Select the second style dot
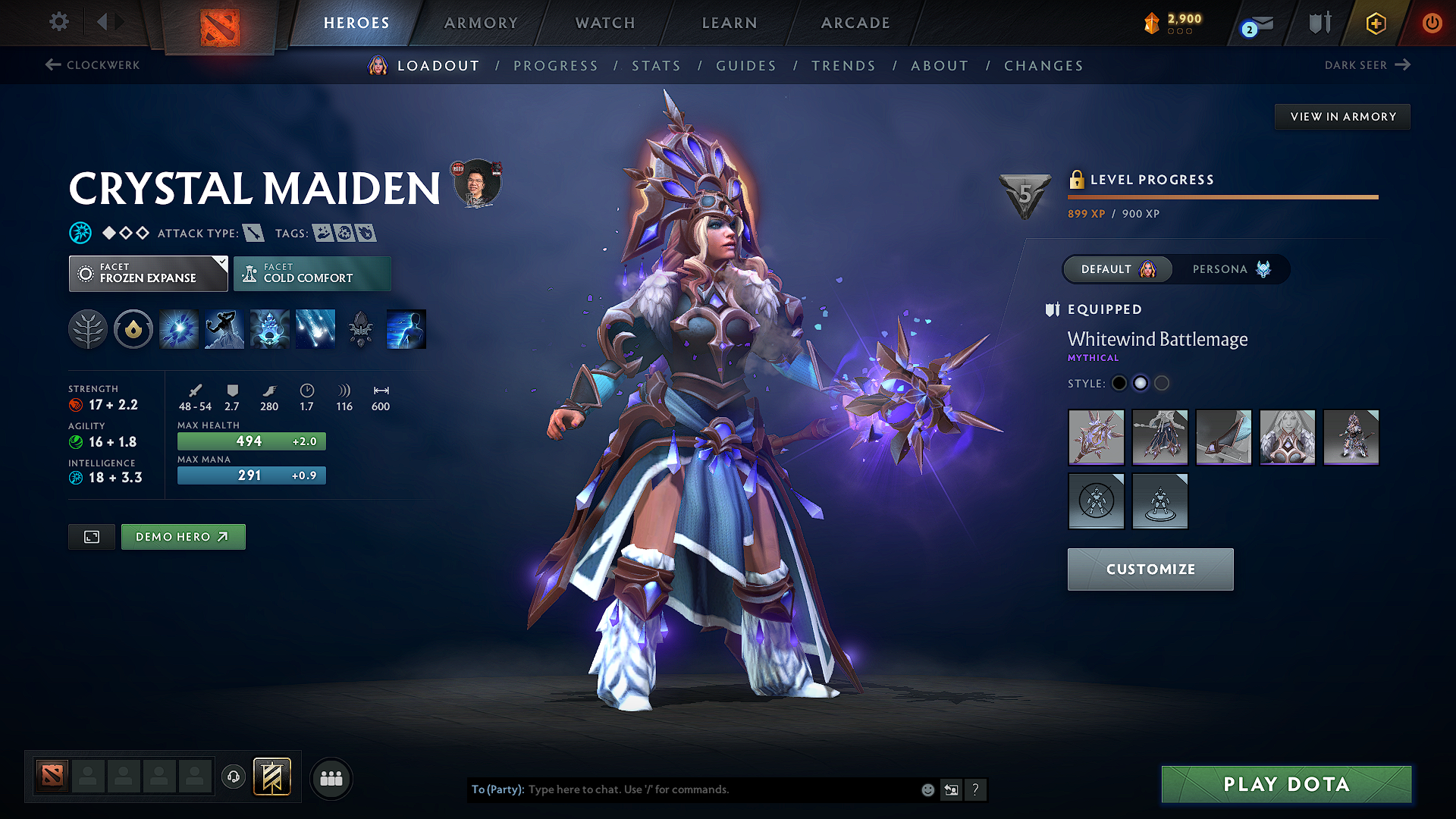This screenshot has height=819, width=1456. 1141,383
